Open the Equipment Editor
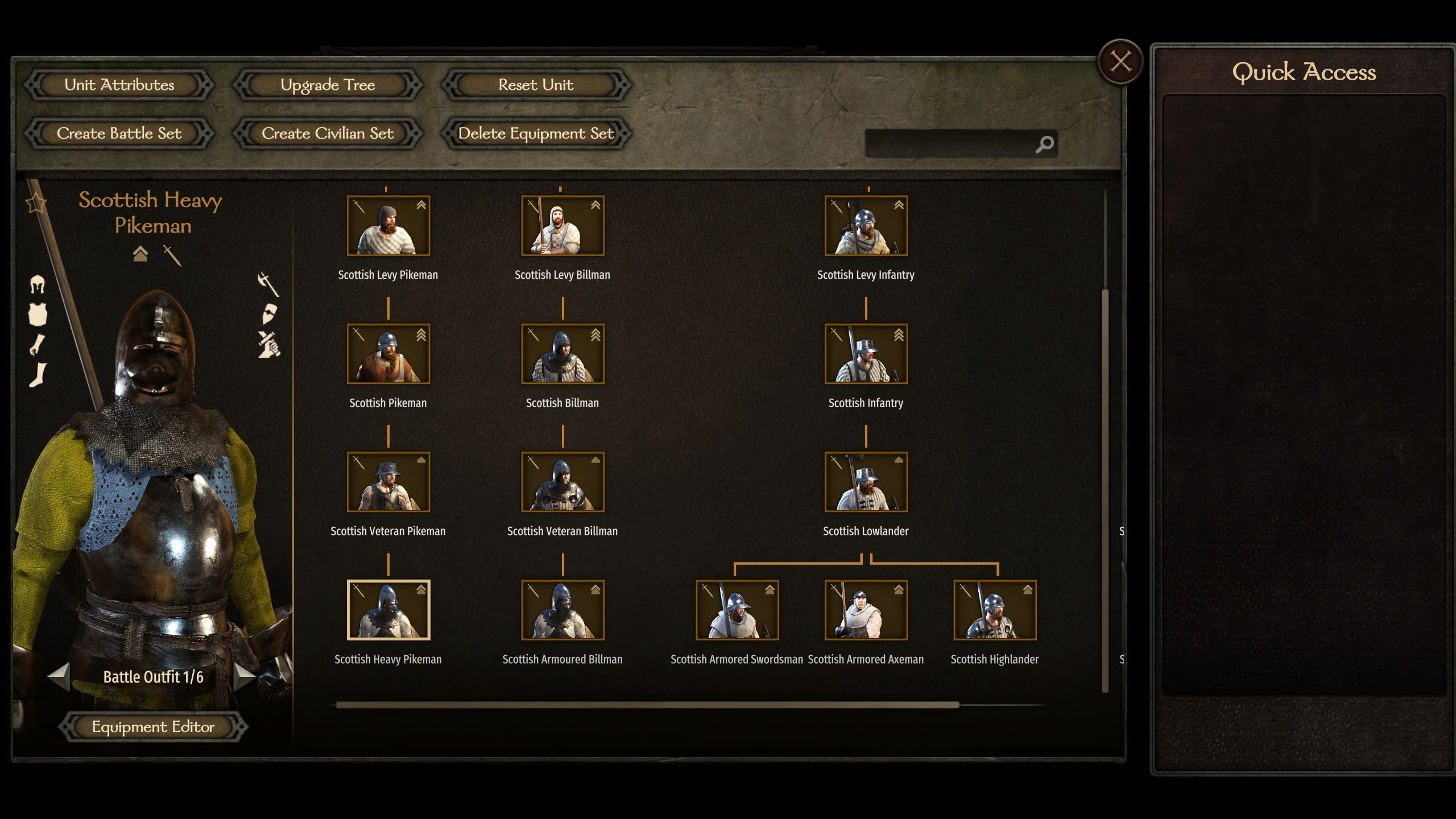Viewport: 1456px width, 819px height. [153, 726]
